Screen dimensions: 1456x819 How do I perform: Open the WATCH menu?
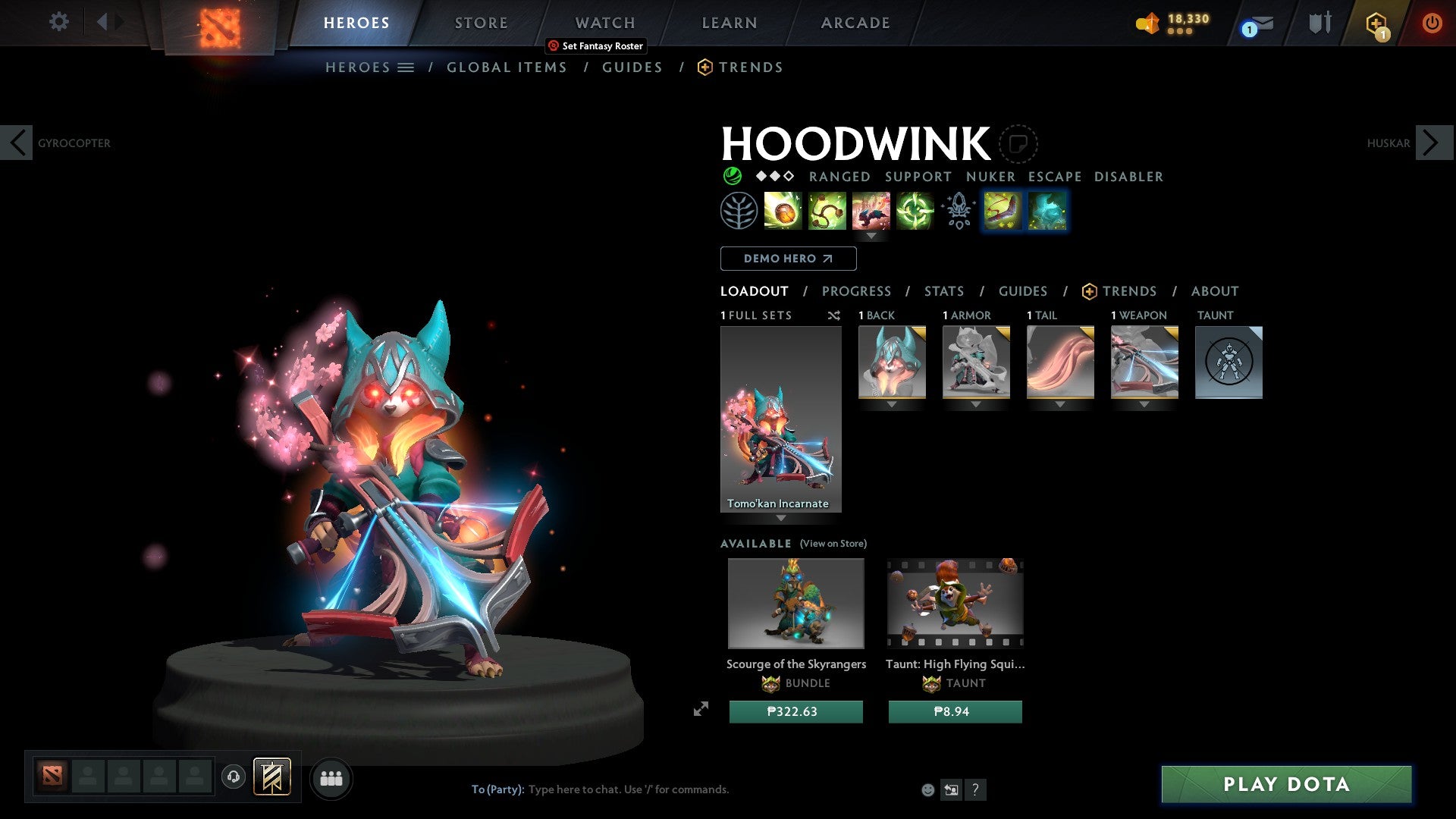pos(604,22)
